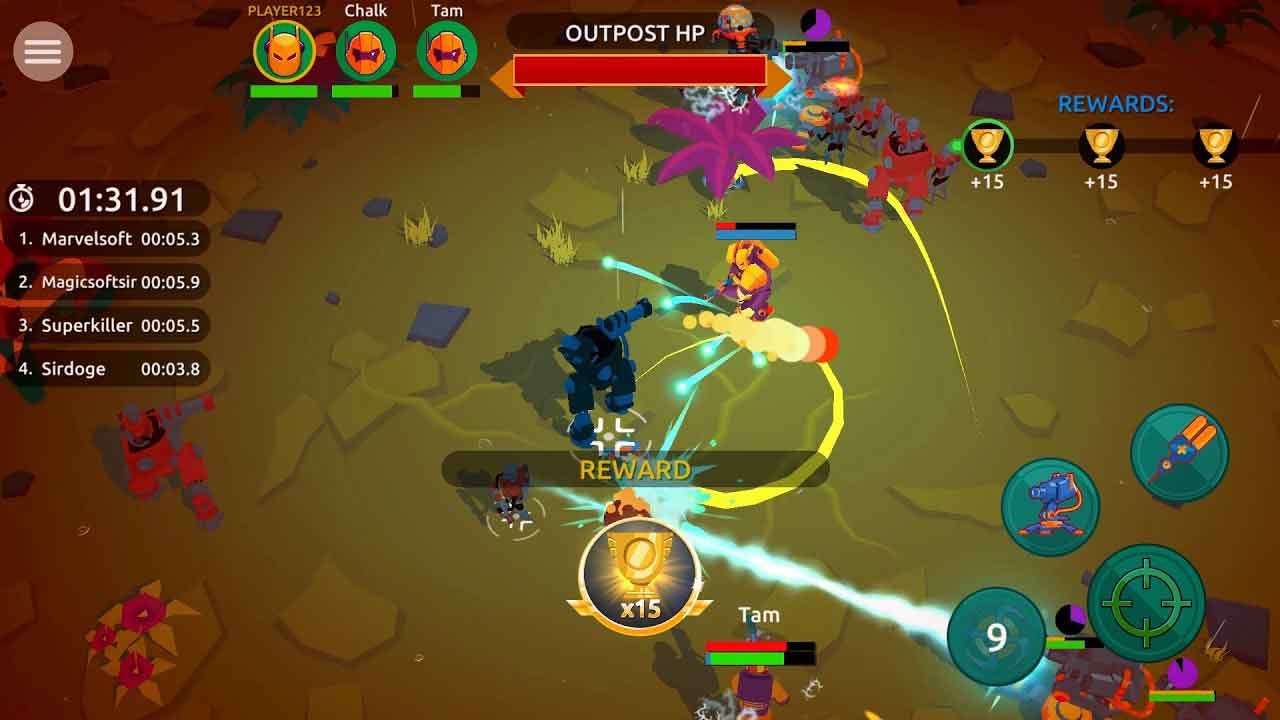
Task: Select Marvelsoft leaderboard row
Action: pos(108,240)
